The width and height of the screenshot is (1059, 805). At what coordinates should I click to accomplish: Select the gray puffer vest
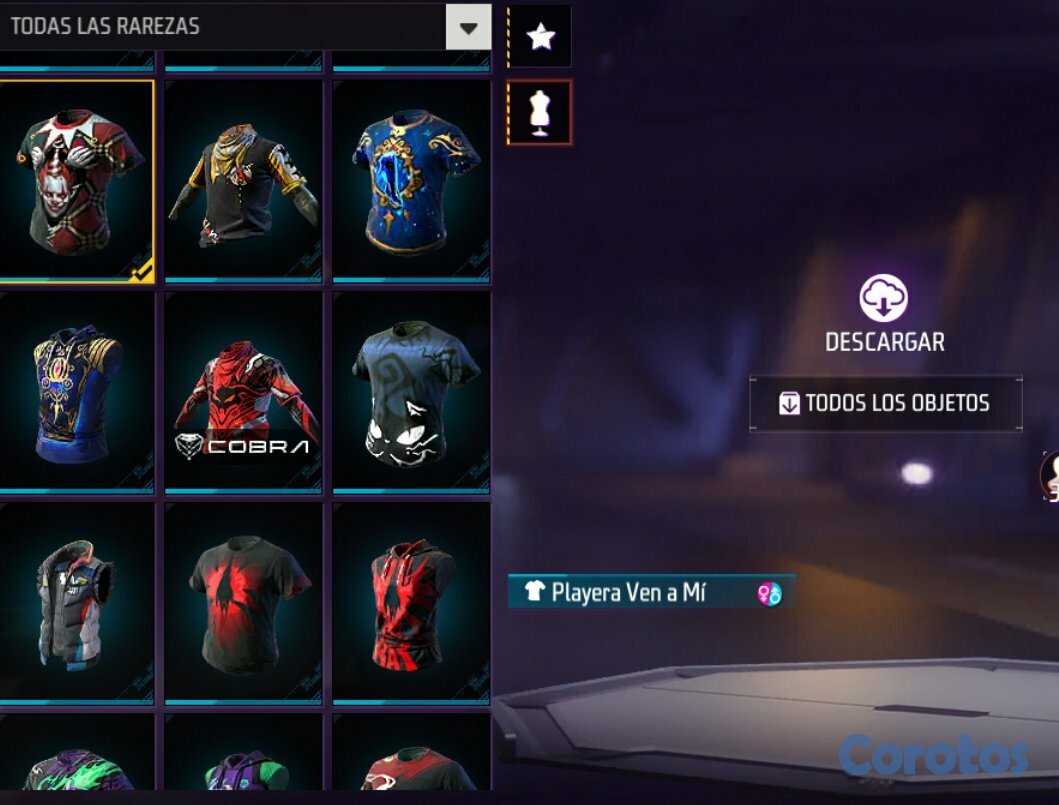coord(76,602)
